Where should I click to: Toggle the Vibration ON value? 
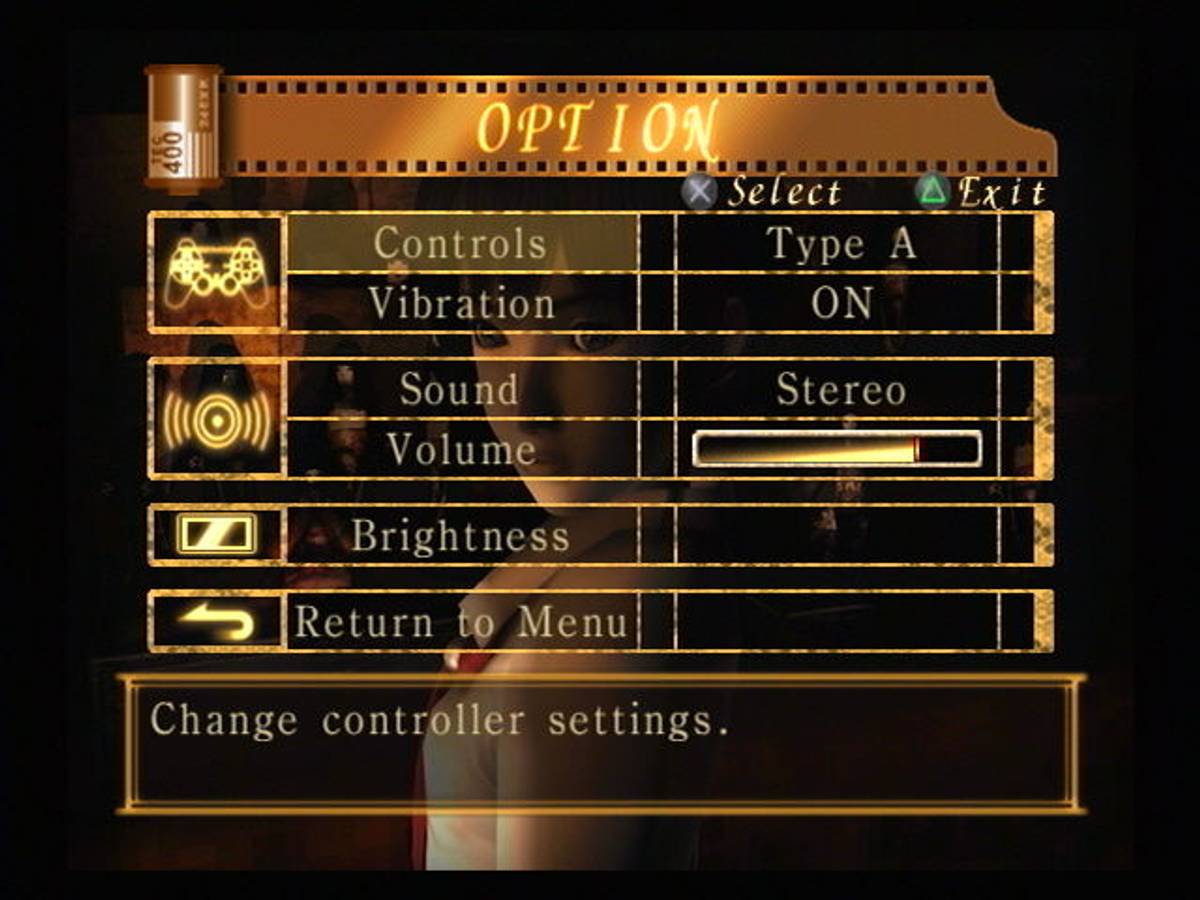pyautogui.click(x=839, y=303)
